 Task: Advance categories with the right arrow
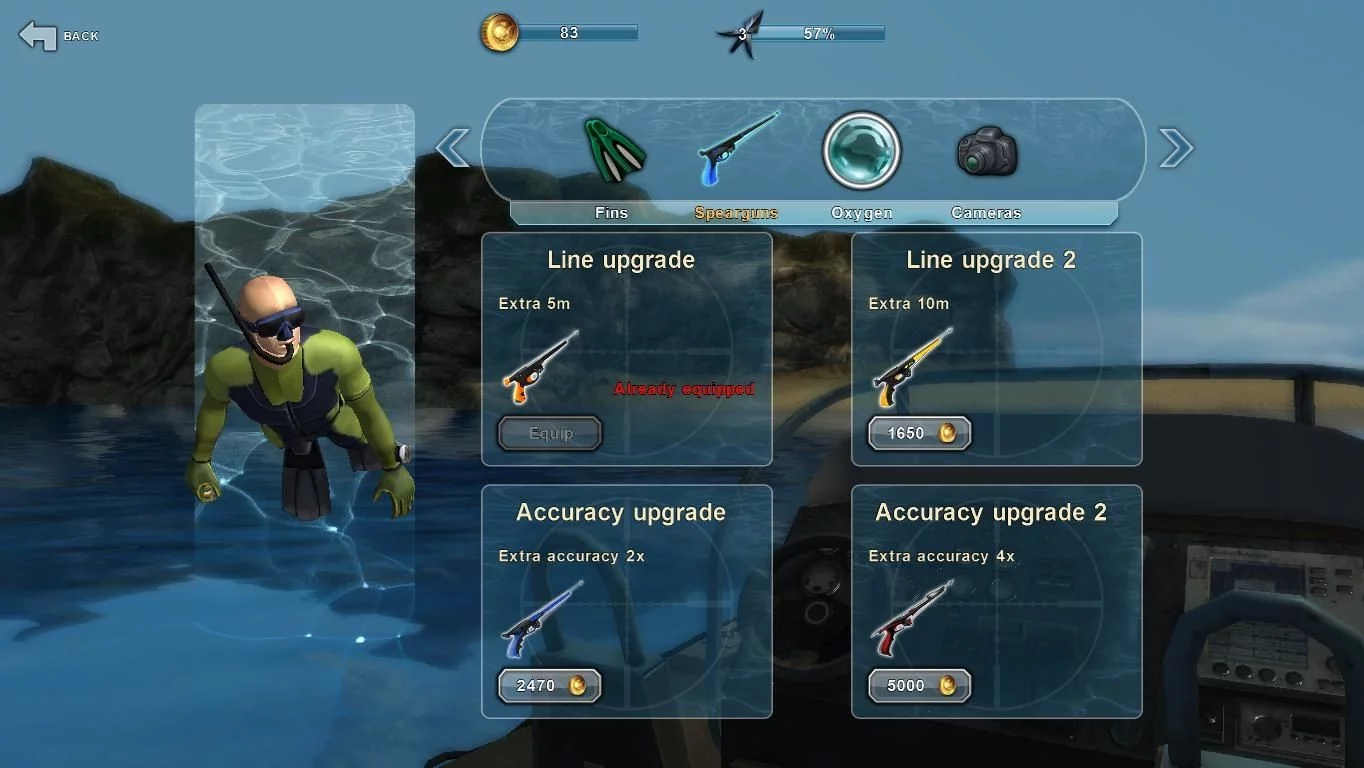(x=1175, y=149)
